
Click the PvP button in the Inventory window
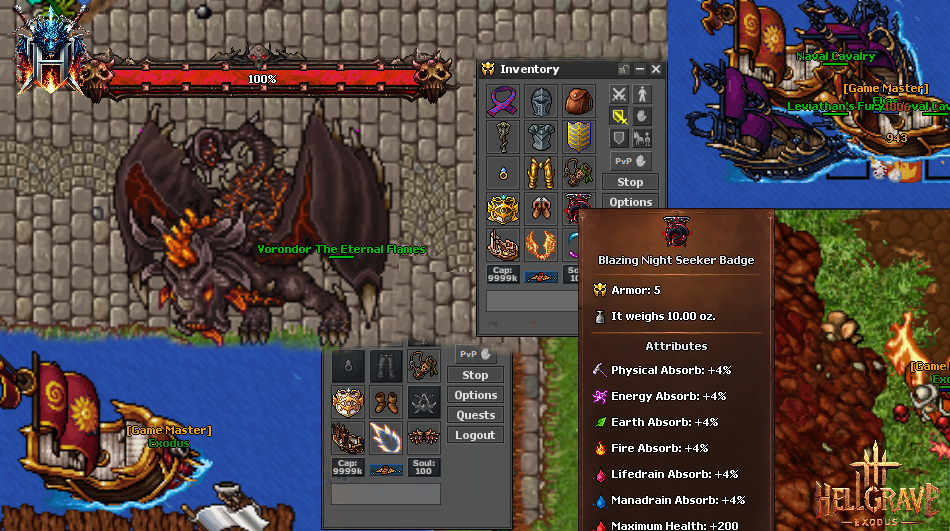(x=630, y=161)
